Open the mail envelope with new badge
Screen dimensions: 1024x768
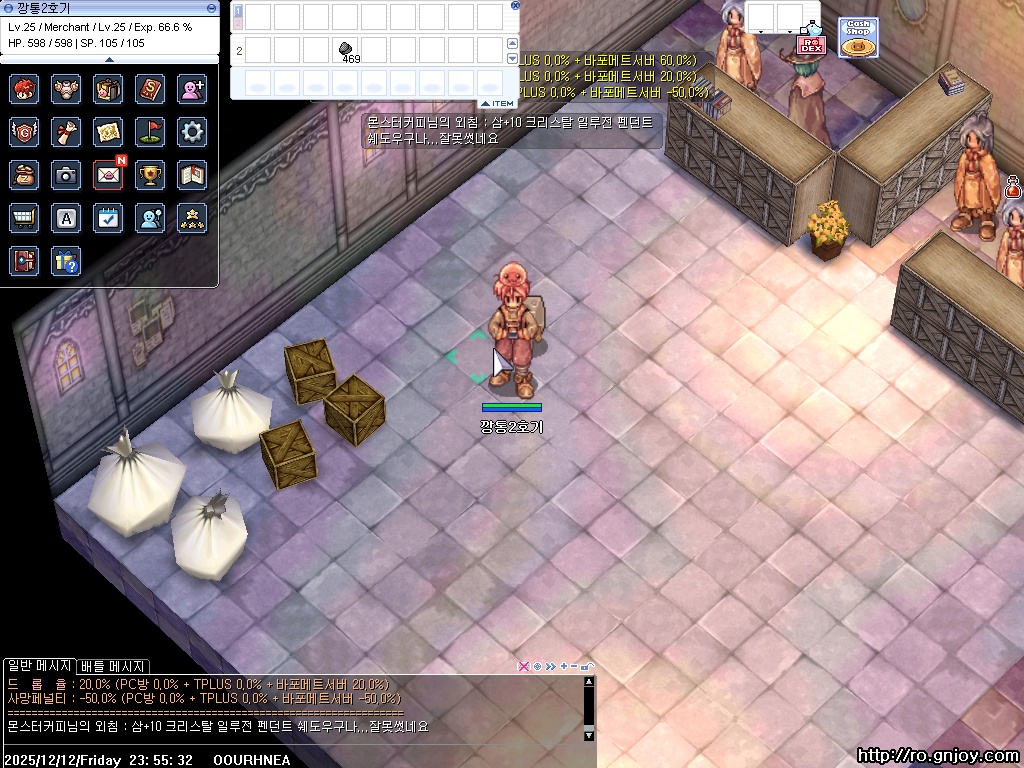tap(108, 174)
